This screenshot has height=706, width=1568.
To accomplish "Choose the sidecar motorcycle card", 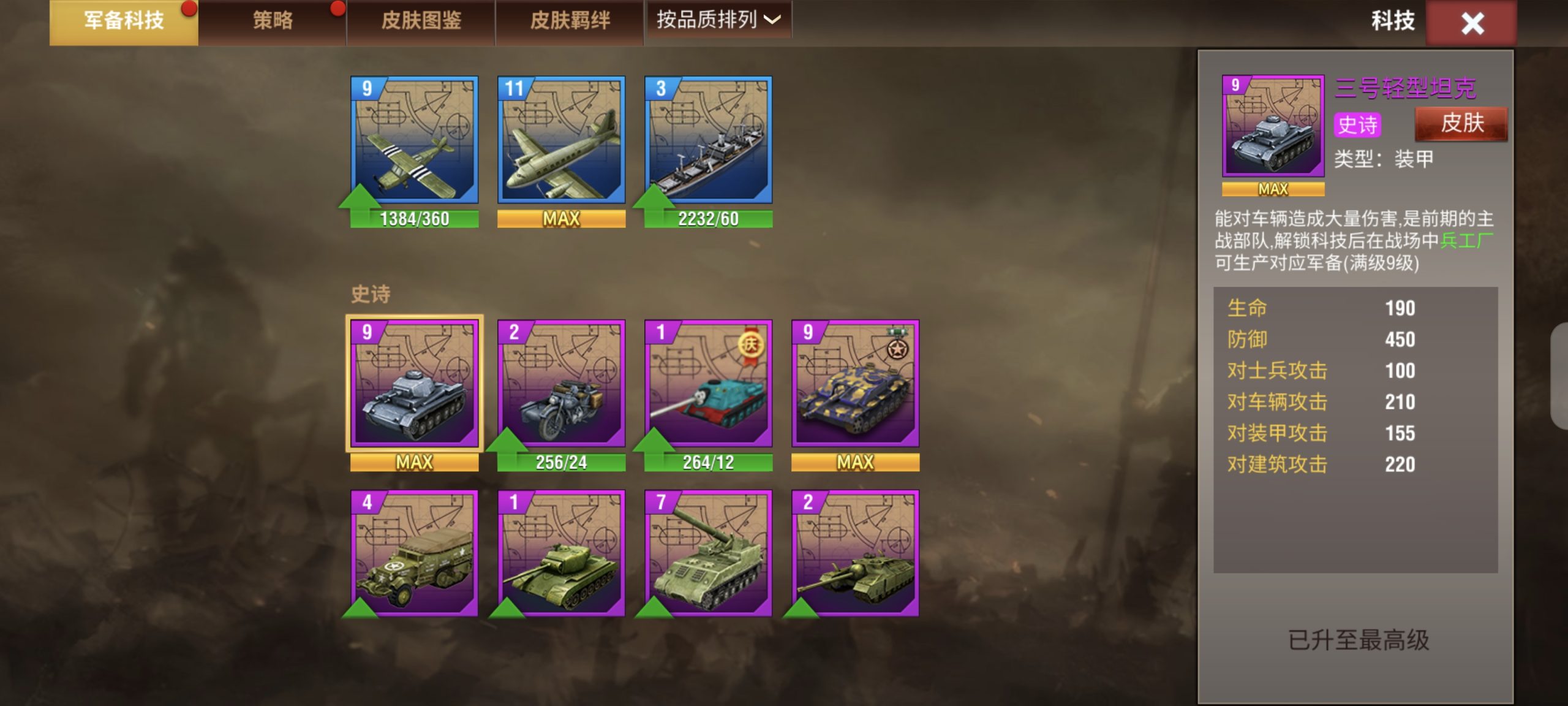I will tap(562, 383).
